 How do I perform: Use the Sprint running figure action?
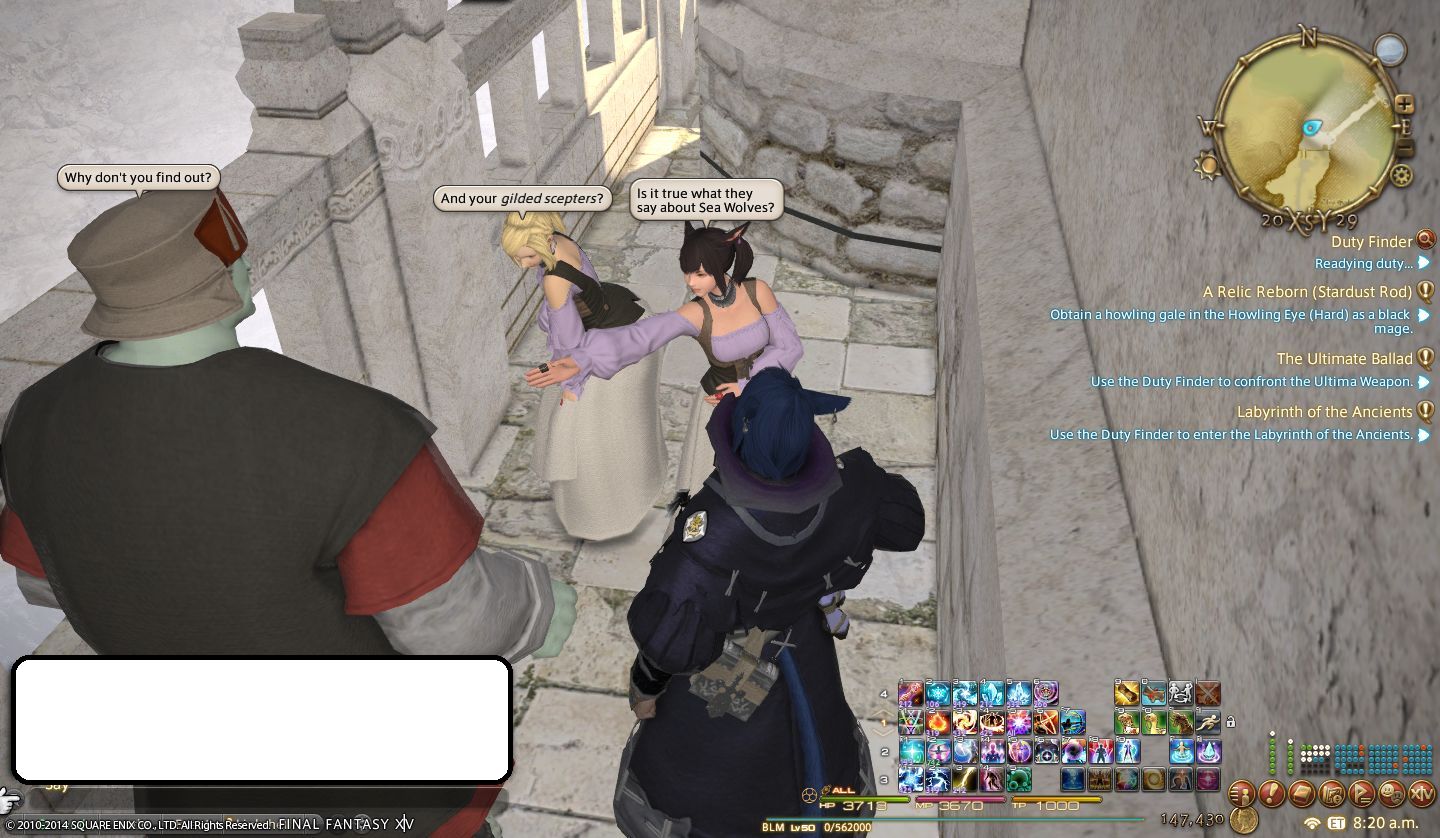point(1208,721)
